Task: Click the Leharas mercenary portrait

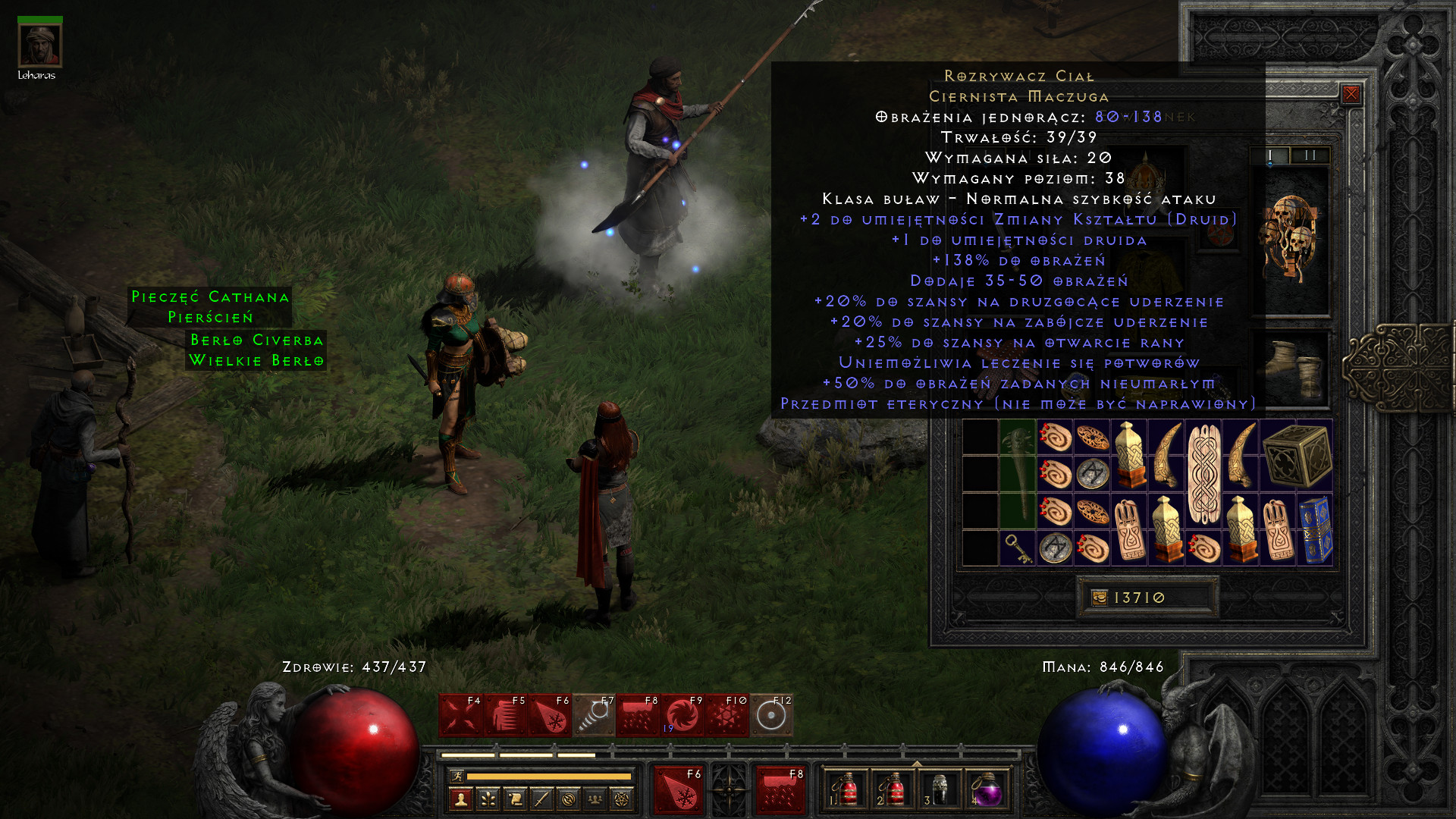Action: (39, 45)
